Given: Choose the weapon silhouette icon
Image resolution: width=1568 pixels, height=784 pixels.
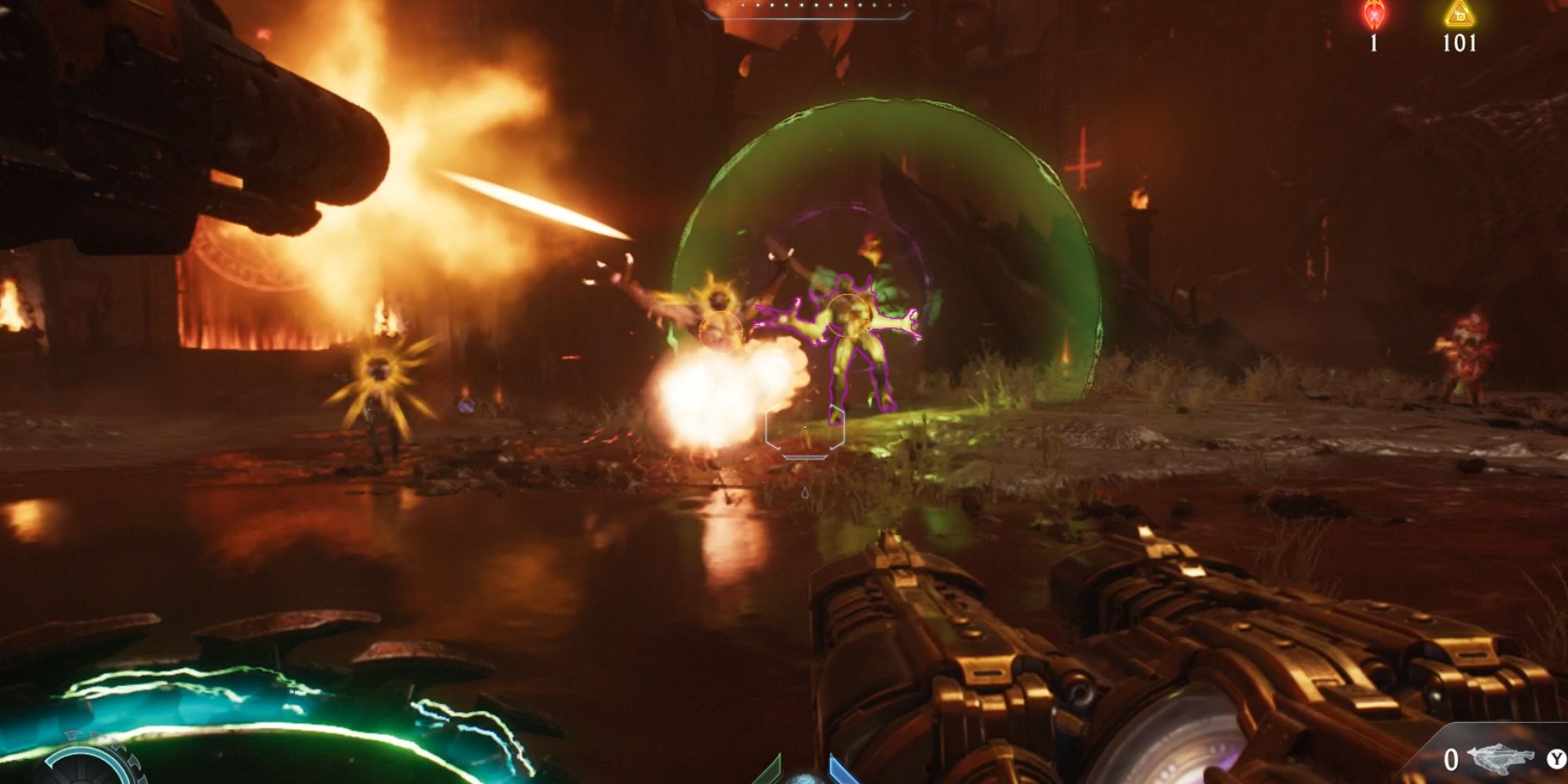Looking at the screenshot, I should point(1500,759).
